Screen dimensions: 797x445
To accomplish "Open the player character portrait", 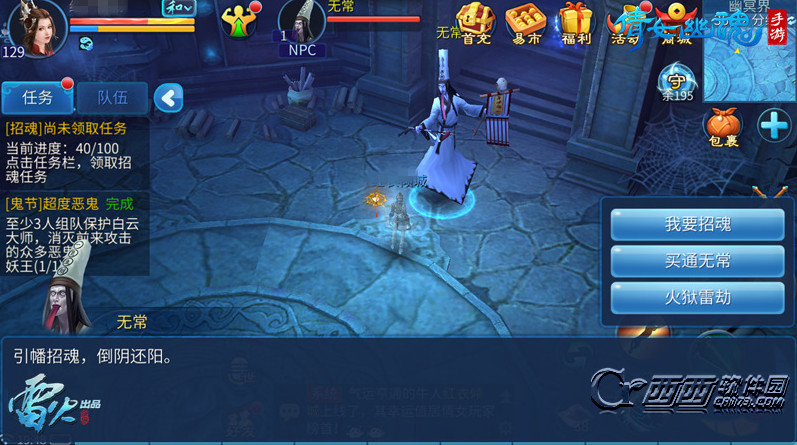I will pos(36,25).
